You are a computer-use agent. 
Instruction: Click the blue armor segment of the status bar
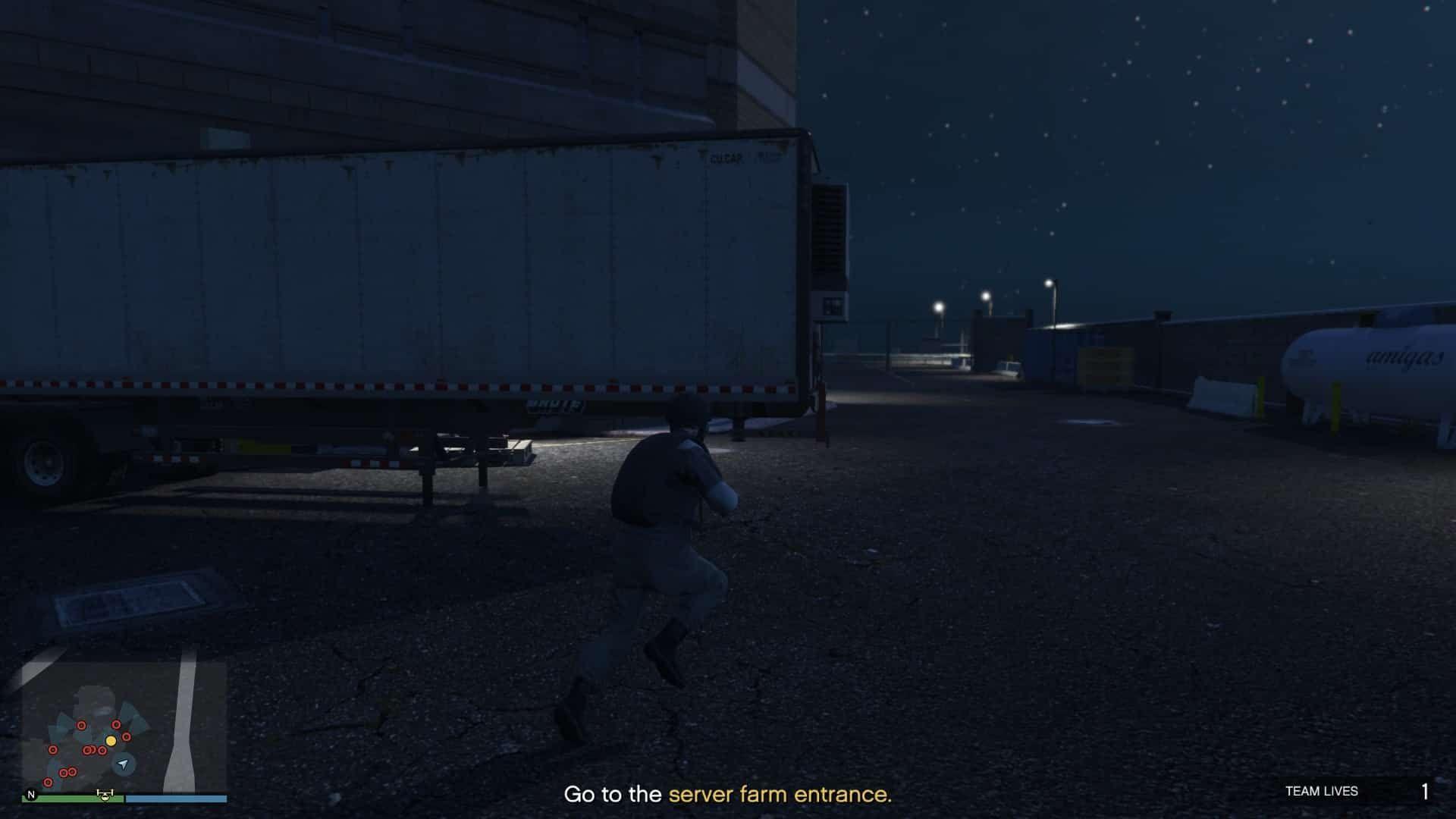(x=176, y=797)
